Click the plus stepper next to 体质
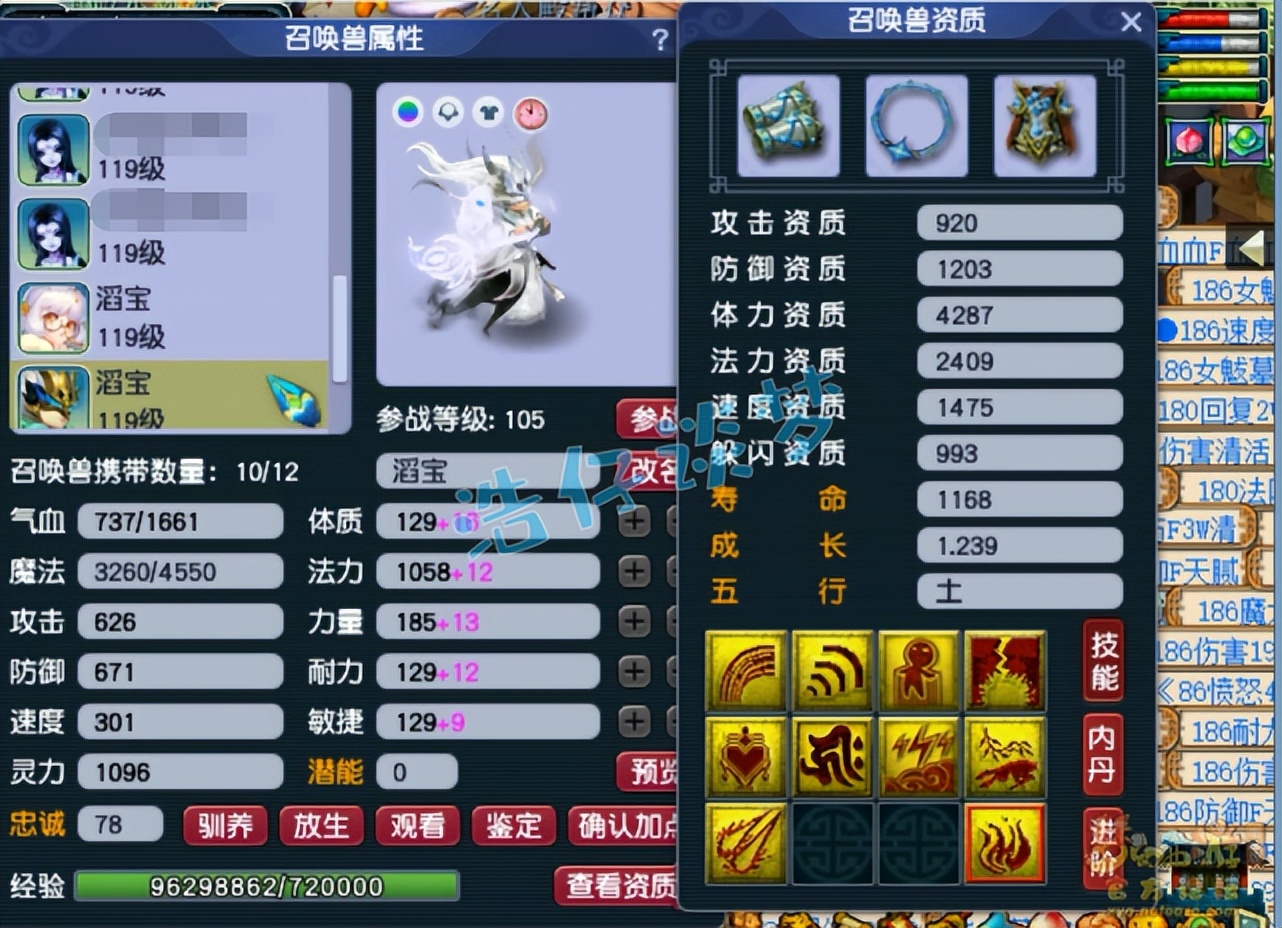Image resolution: width=1282 pixels, height=928 pixels. pyautogui.click(x=633, y=521)
